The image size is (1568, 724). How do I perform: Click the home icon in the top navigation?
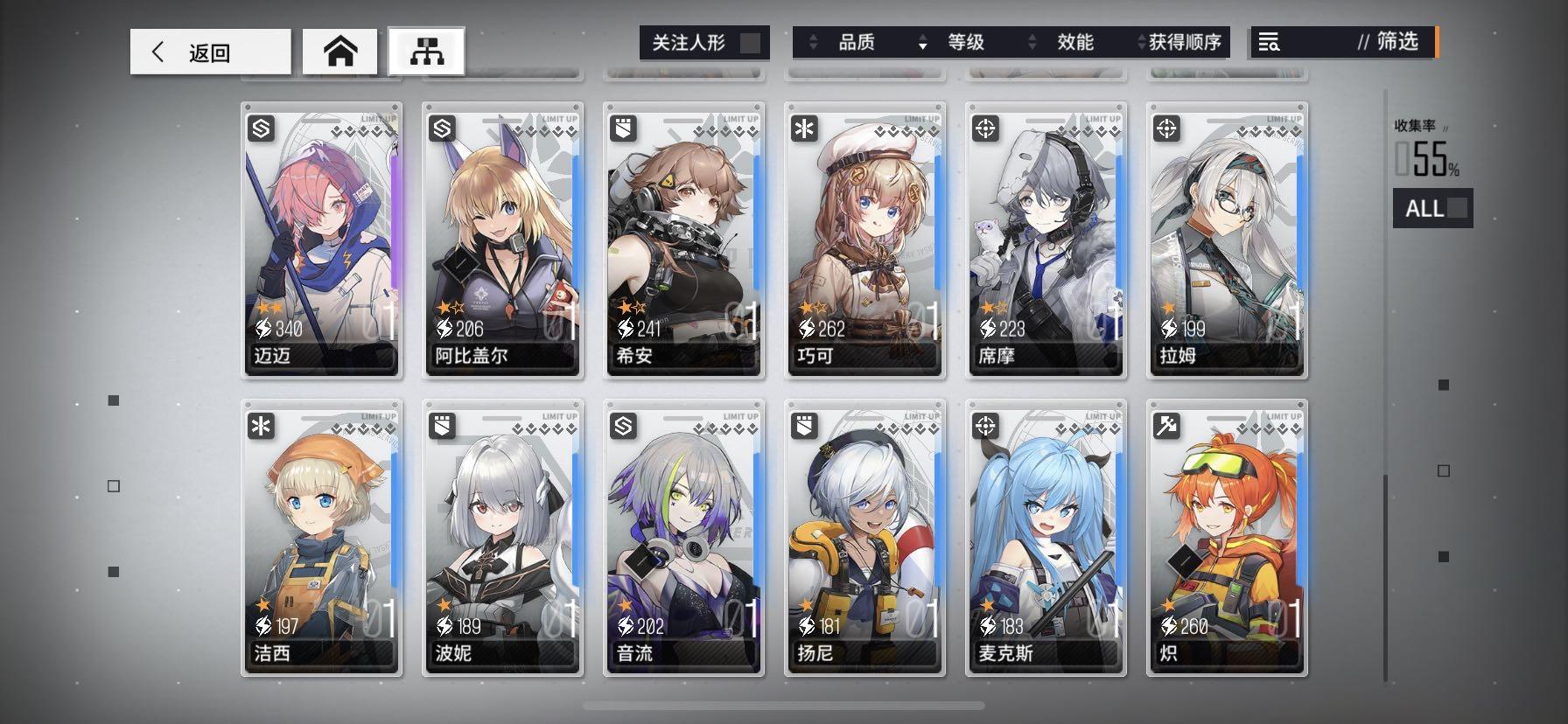pyautogui.click(x=341, y=51)
